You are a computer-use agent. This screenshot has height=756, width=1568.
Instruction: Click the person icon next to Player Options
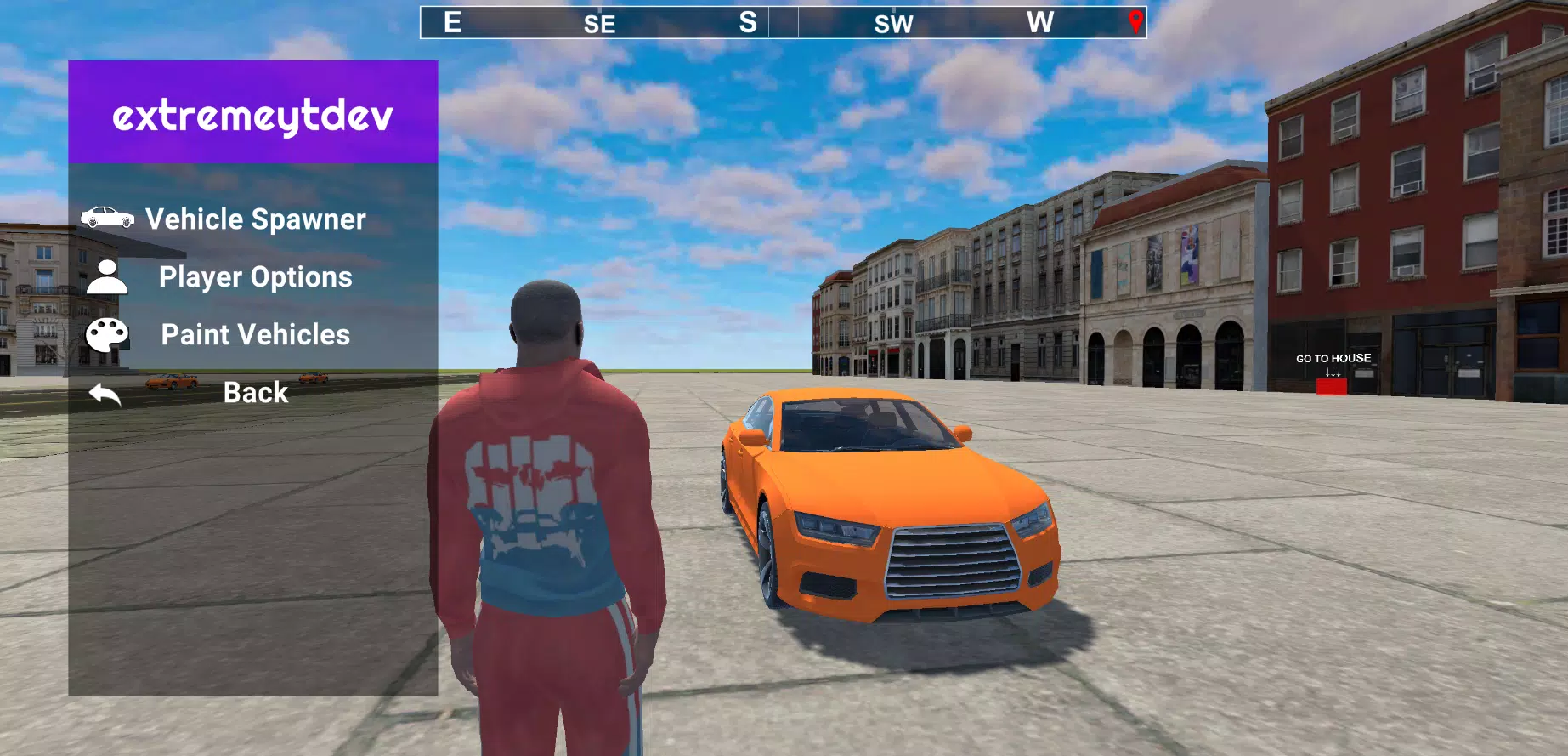click(107, 276)
